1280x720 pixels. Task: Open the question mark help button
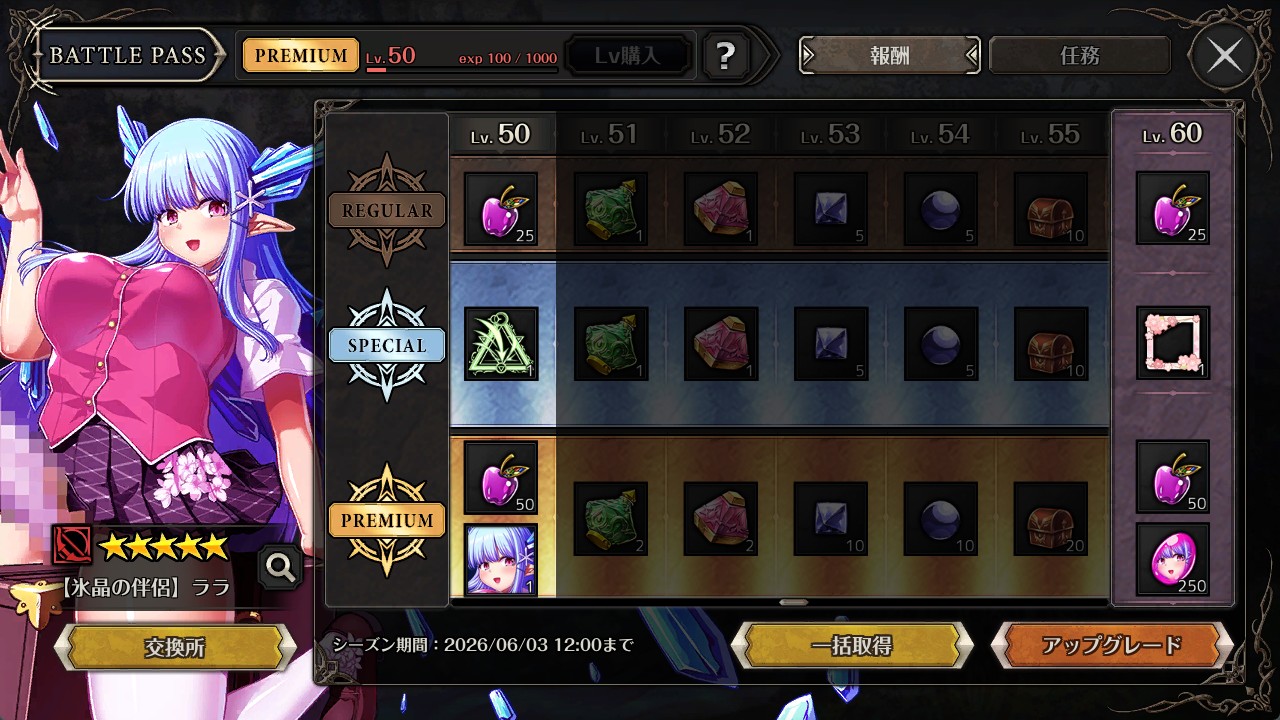(726, 56)
